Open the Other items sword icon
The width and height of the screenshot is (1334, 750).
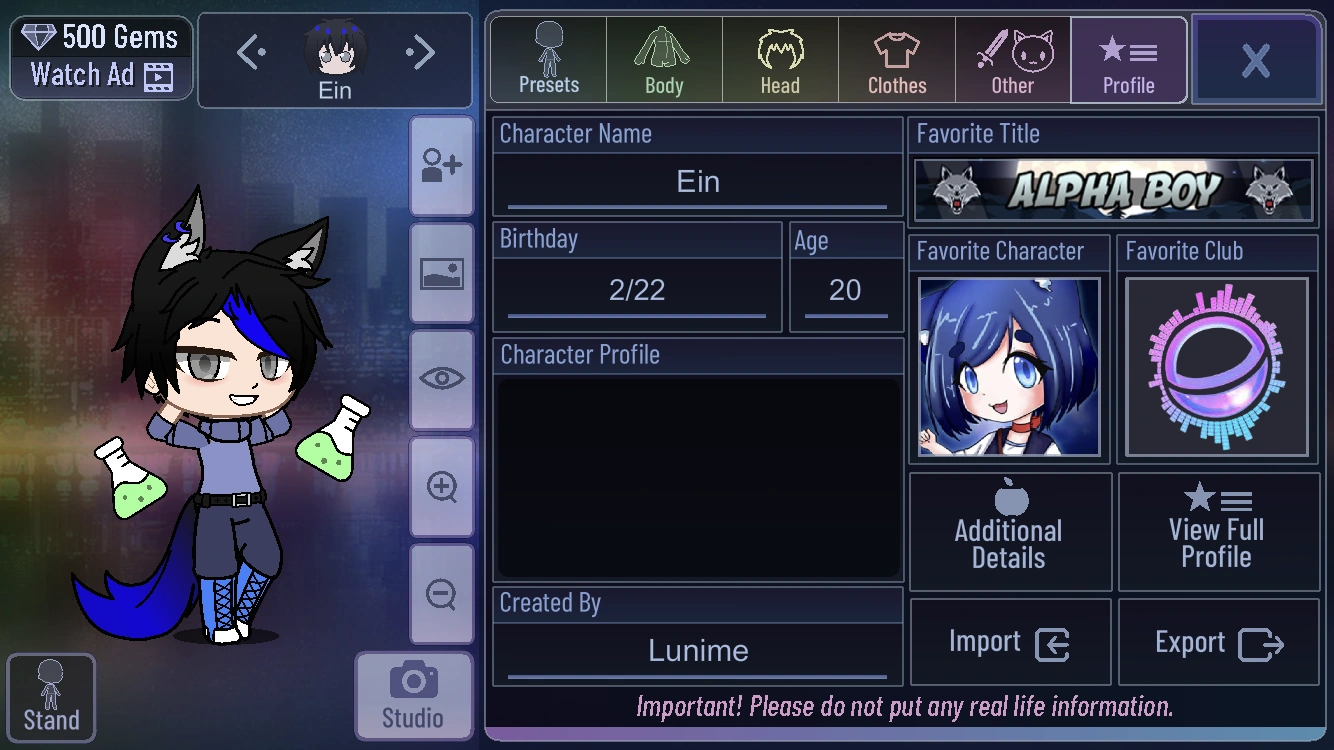[1012, 60]
